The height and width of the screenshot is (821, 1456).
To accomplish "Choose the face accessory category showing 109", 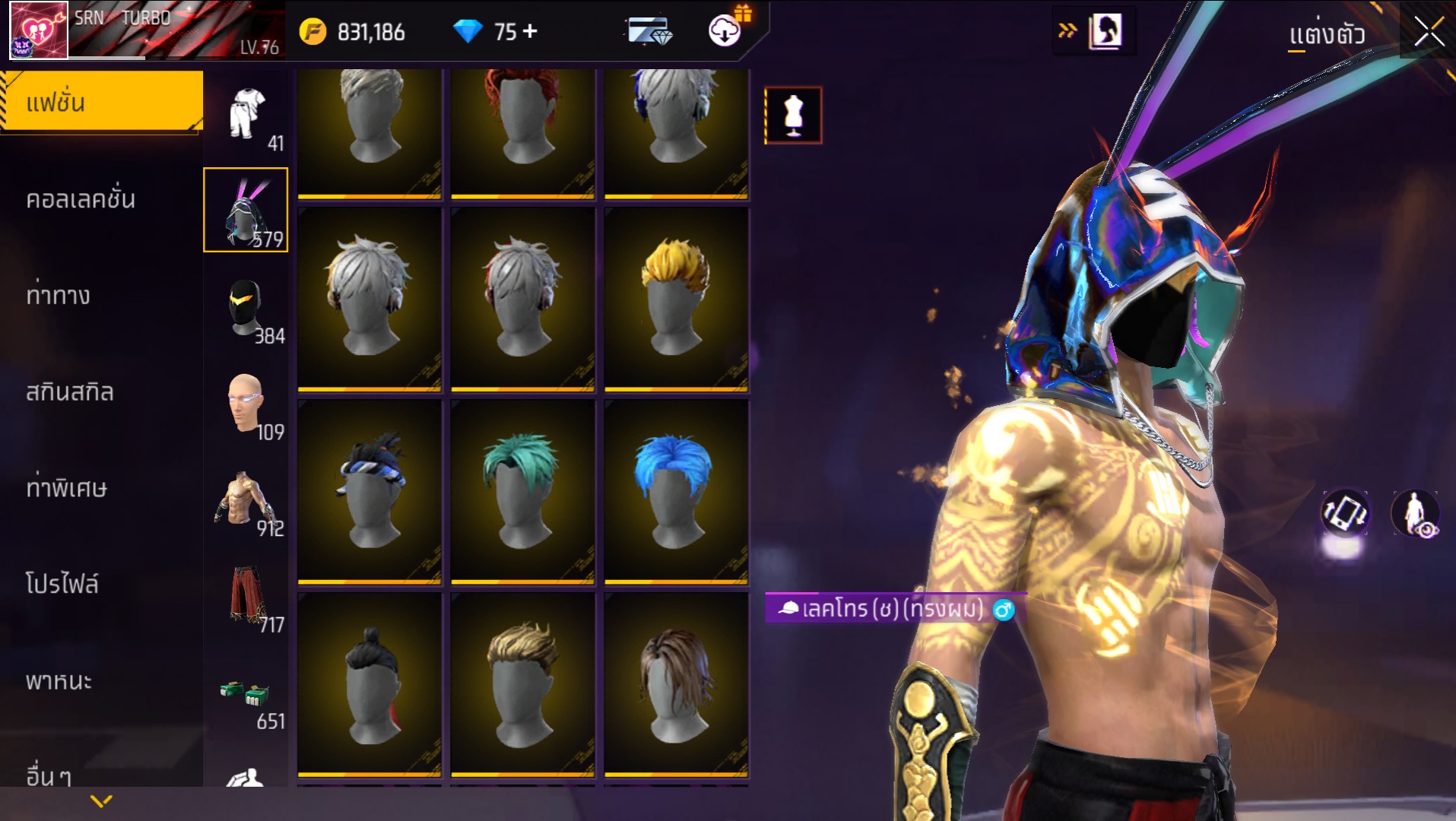I will pos(246,404).
